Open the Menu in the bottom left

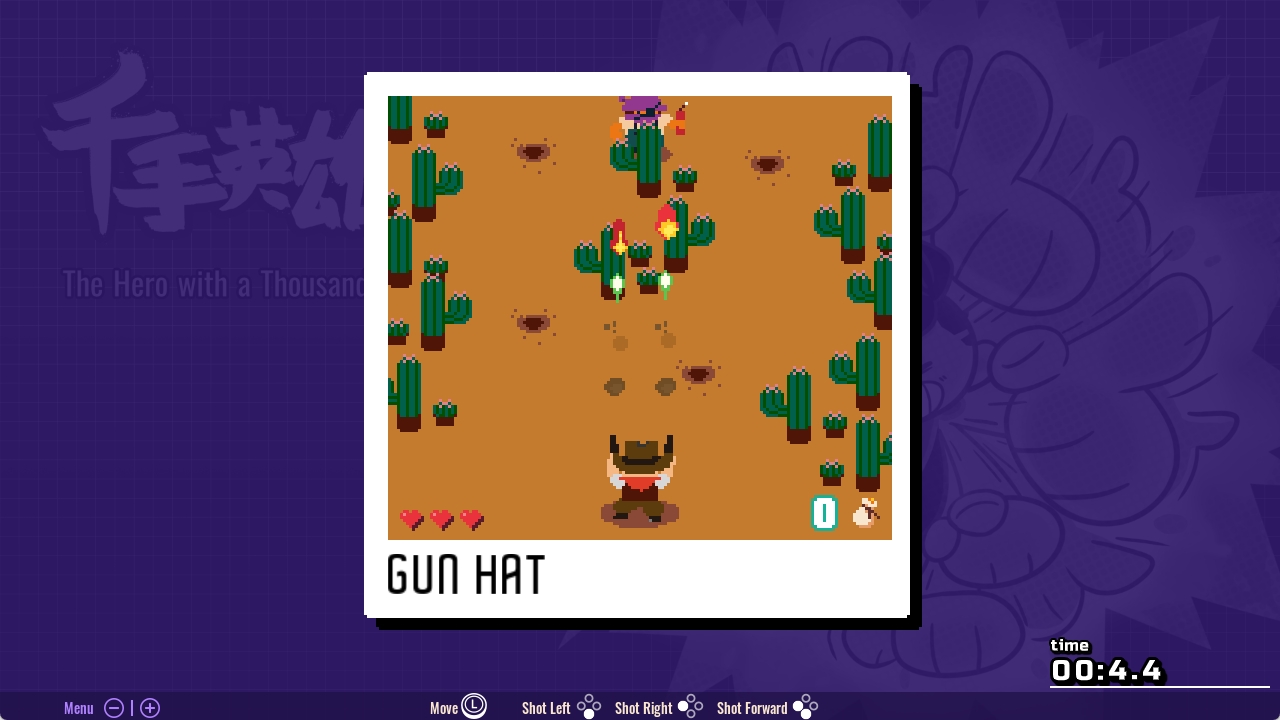point(78,707)
